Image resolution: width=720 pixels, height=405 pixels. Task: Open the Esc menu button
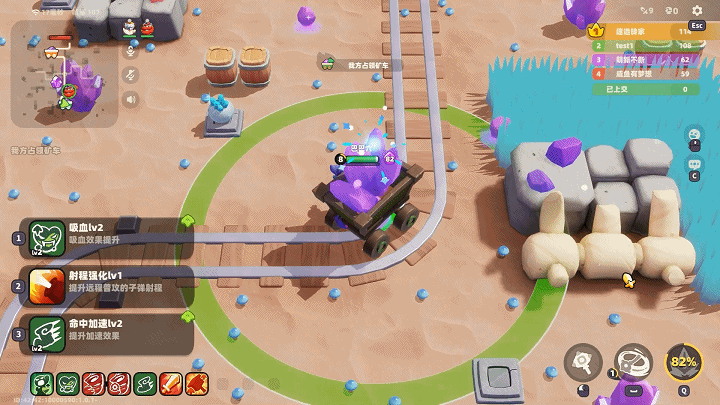[697, 26]
